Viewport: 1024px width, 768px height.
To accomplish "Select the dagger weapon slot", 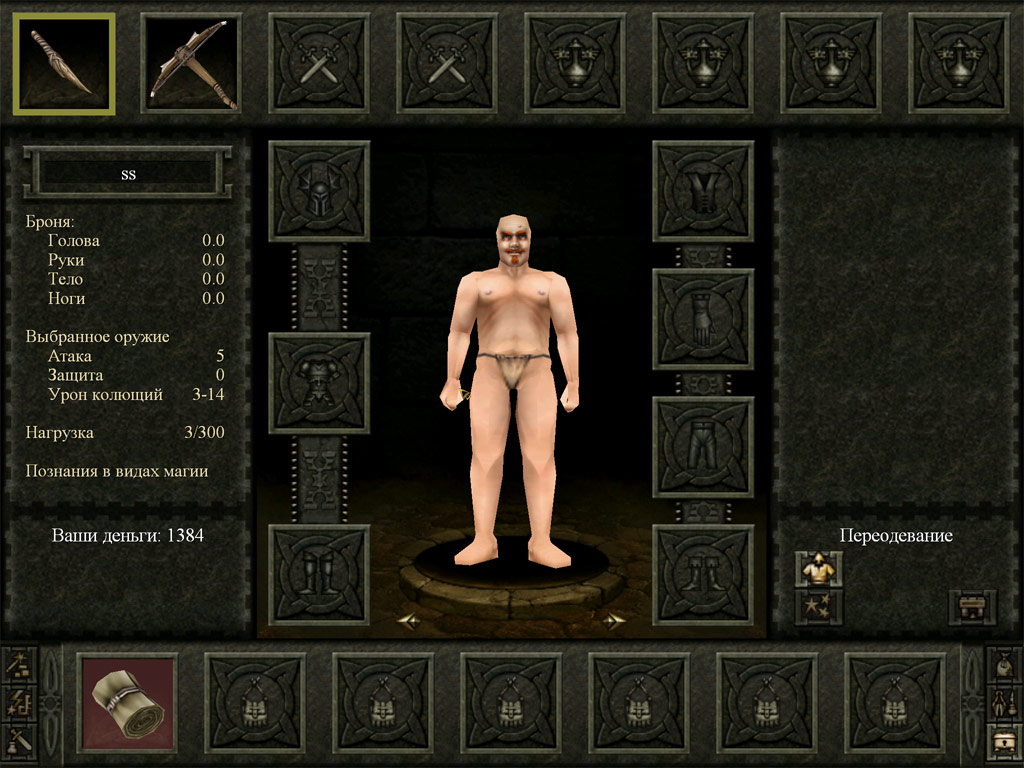I will (x=64, y=63).
